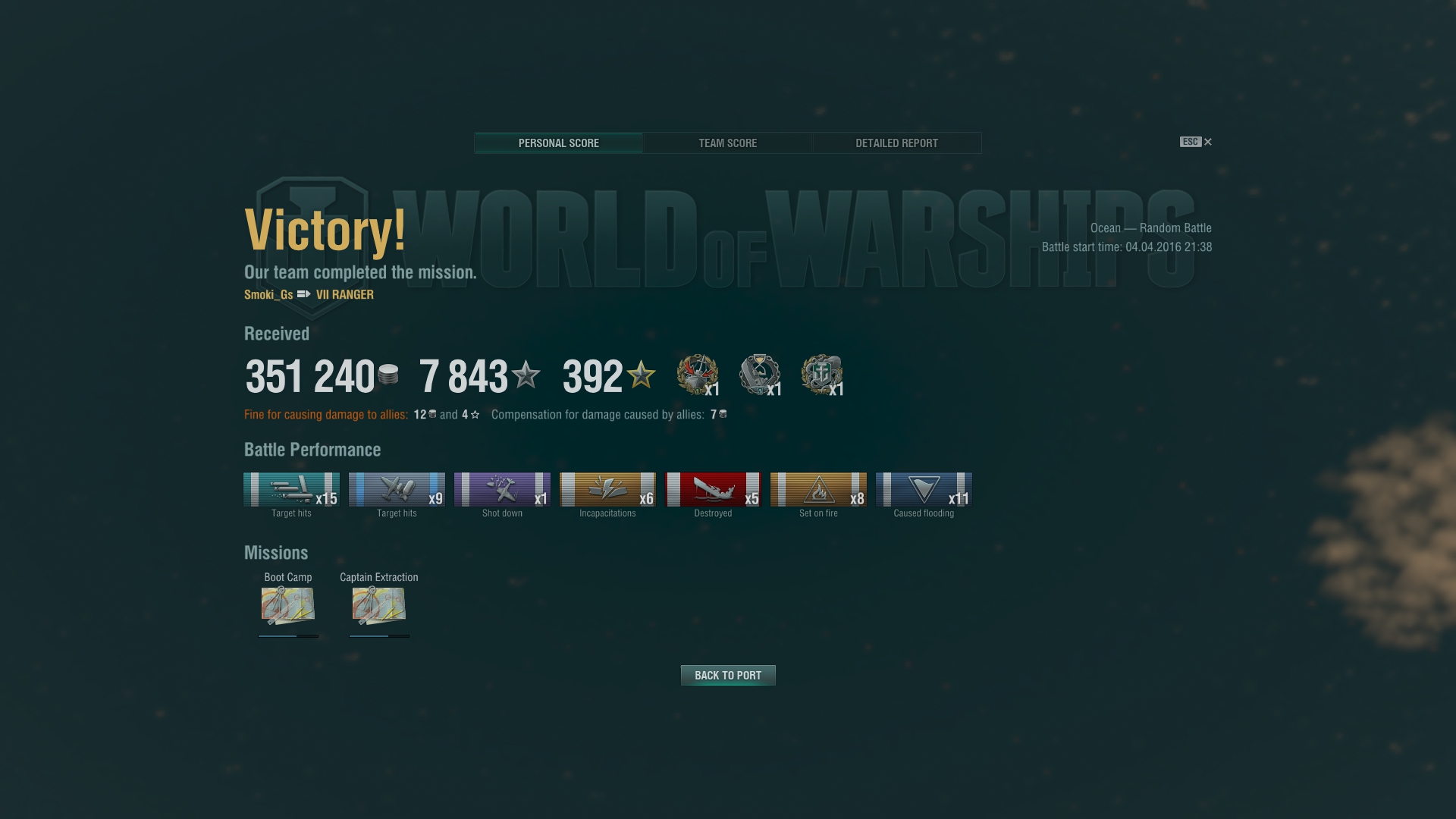Viewport: 1456px width, 819px height.
Task: Return to port with Back to Port
Action: tap(728, 675)
